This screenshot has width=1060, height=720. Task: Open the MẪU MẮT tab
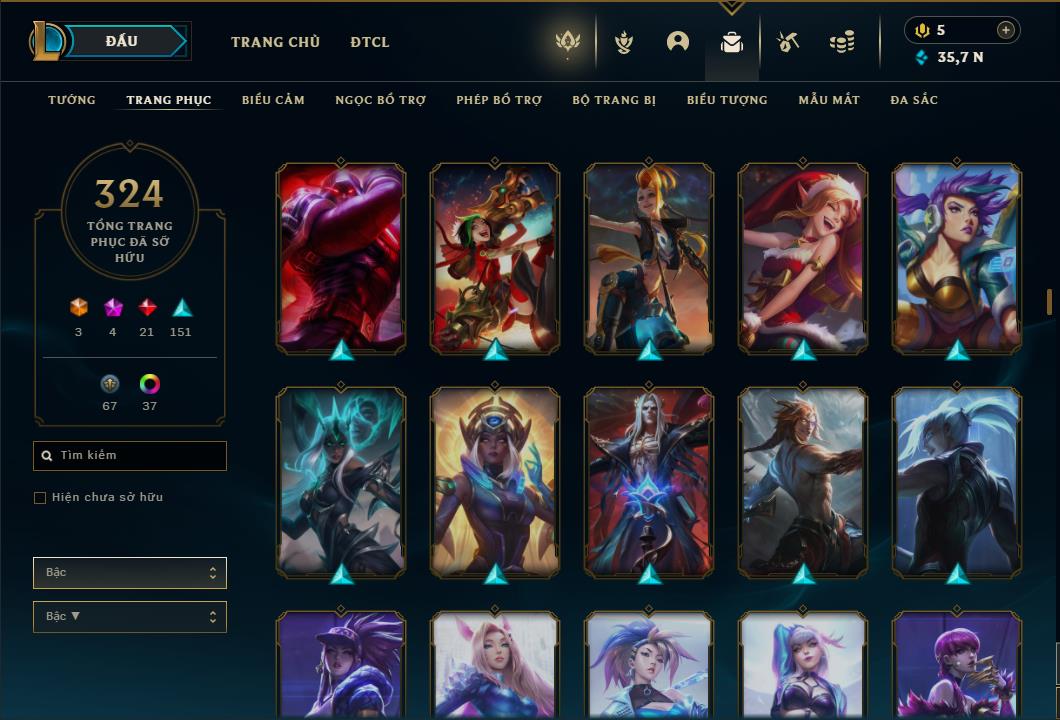coord(829,100)
